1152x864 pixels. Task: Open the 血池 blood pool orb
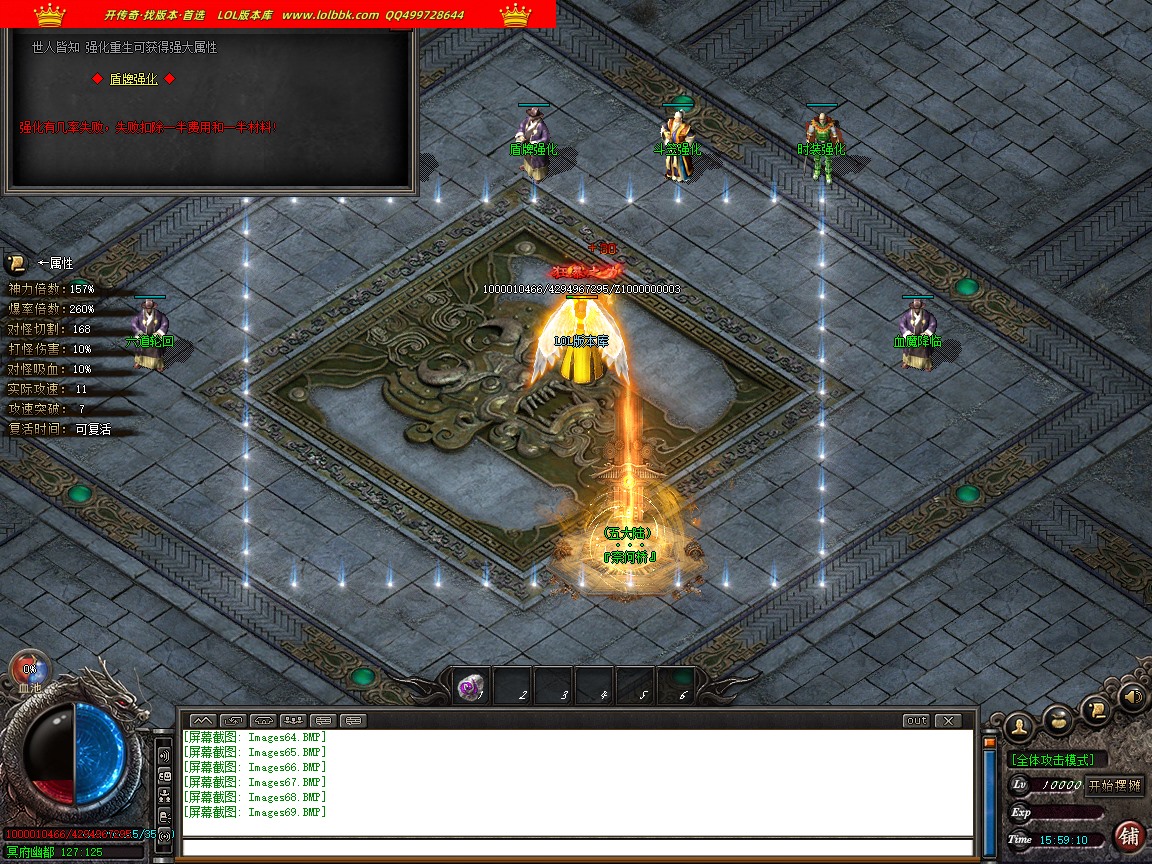click(29, 669)
